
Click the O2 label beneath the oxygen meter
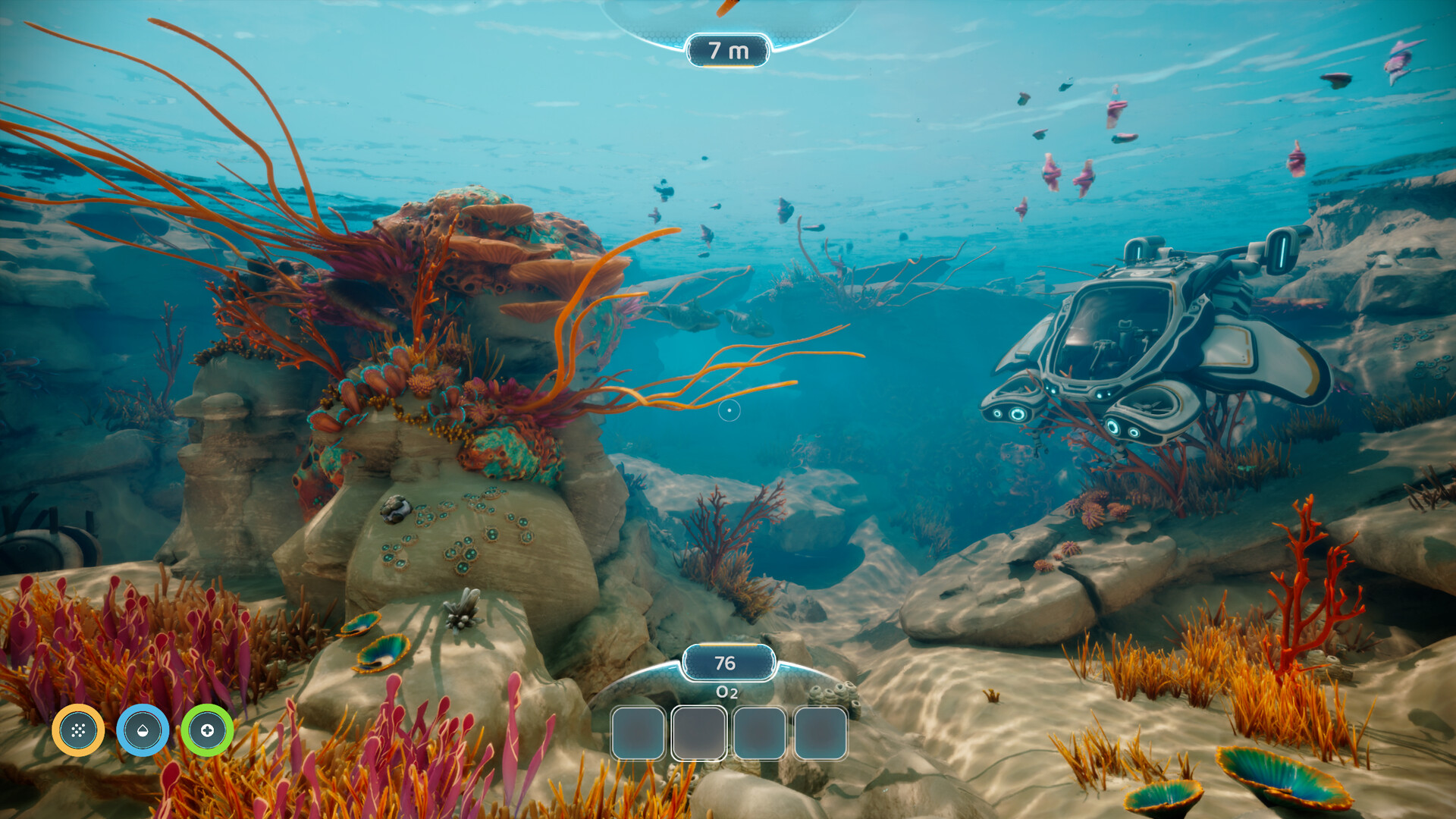pyautogui.click(x=726, y=691)
